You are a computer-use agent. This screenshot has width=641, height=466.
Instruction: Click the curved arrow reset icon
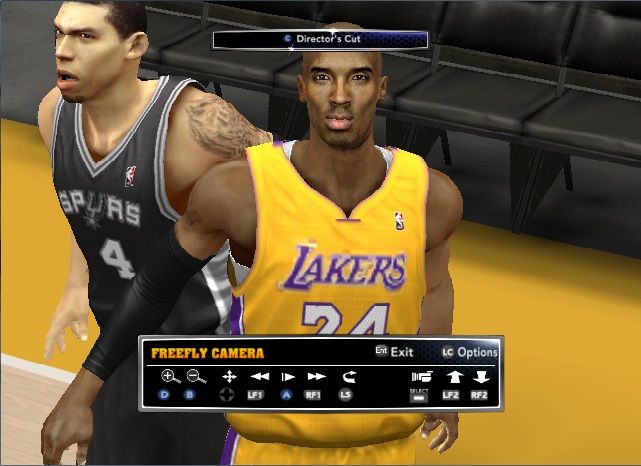coord(347,377)
